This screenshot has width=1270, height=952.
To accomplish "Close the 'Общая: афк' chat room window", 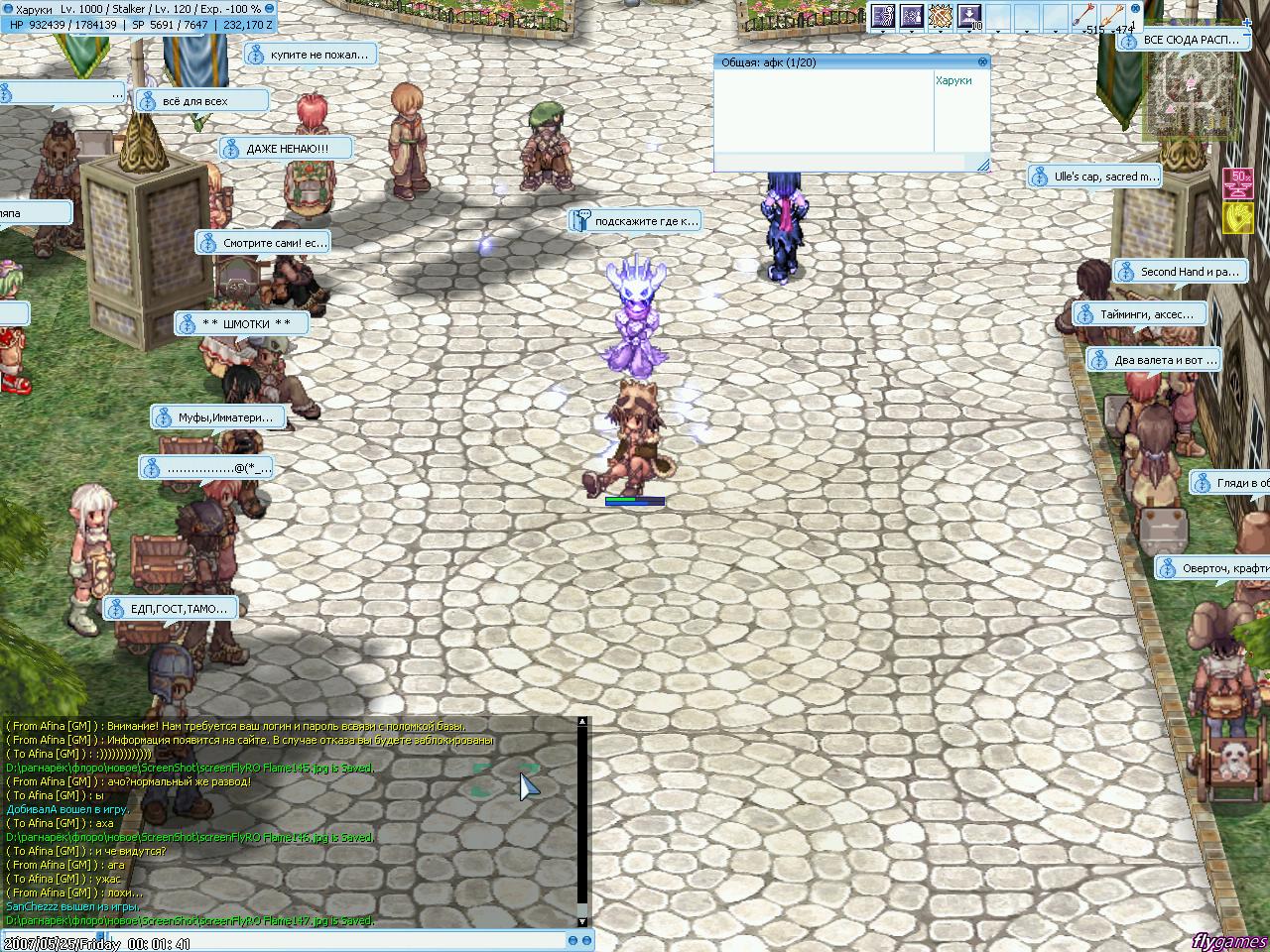I will (982, 61).
